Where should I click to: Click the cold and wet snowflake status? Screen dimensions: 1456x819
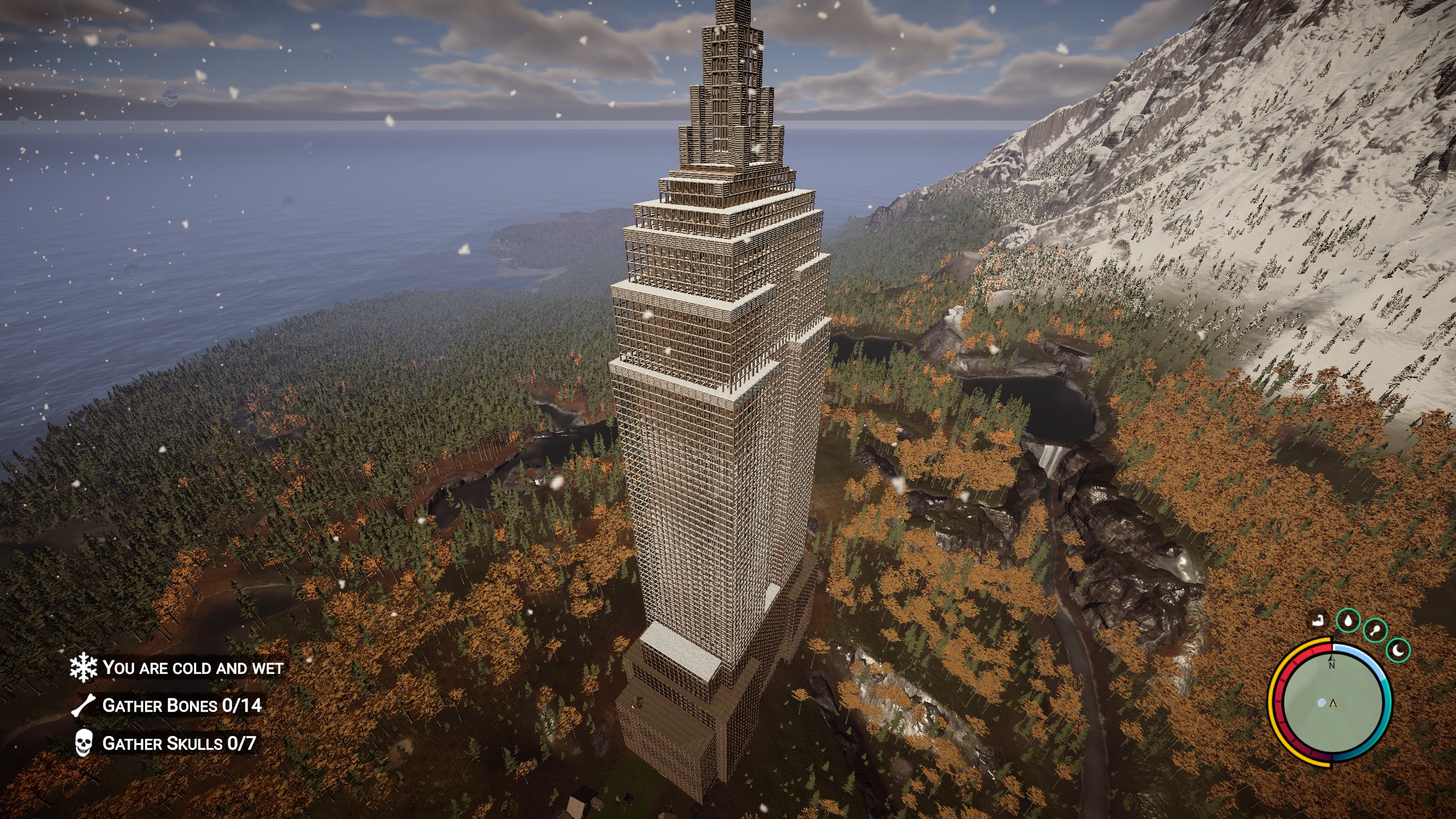coord(84,668)
